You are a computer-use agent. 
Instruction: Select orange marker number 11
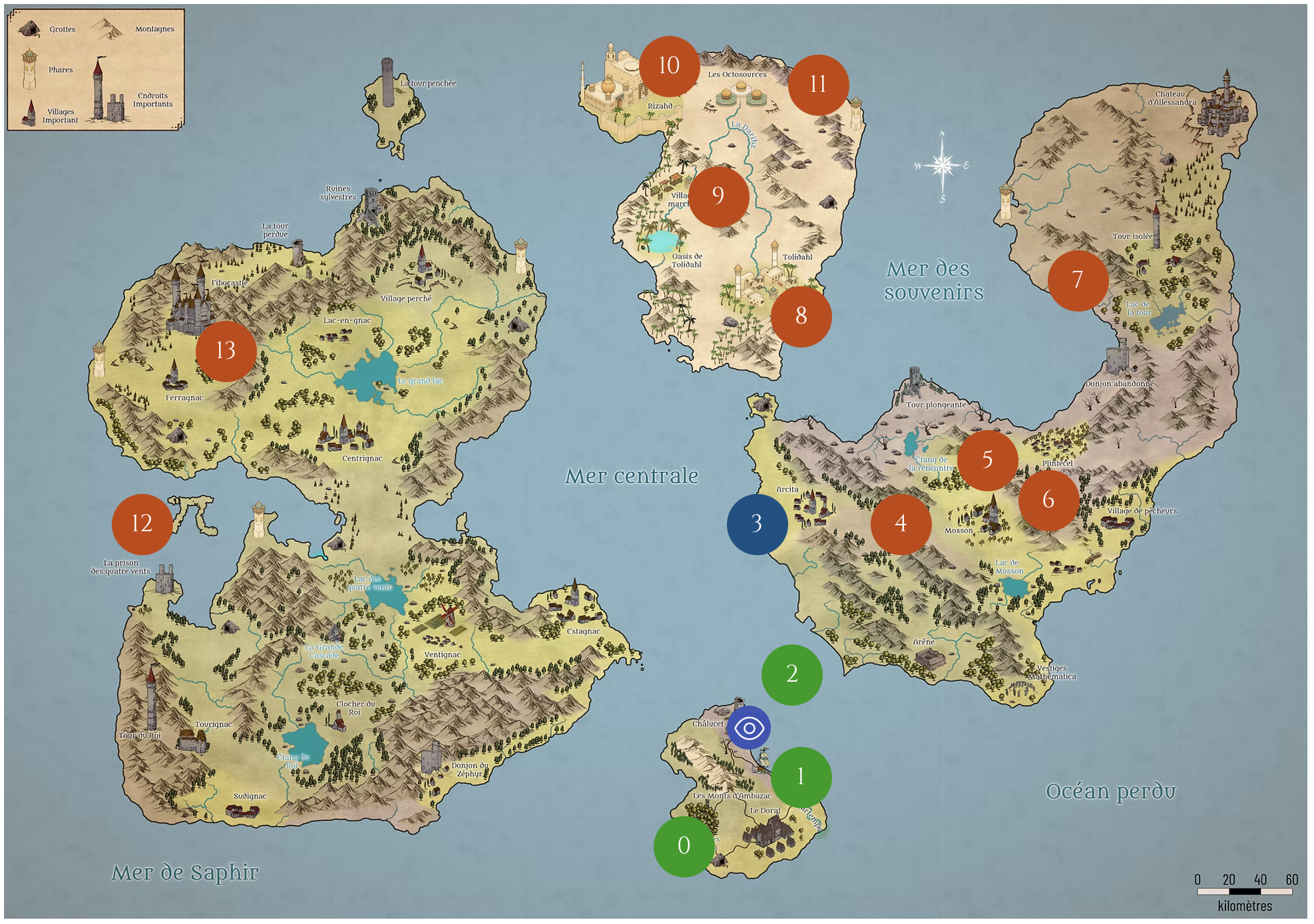click(x=818, y=85)
